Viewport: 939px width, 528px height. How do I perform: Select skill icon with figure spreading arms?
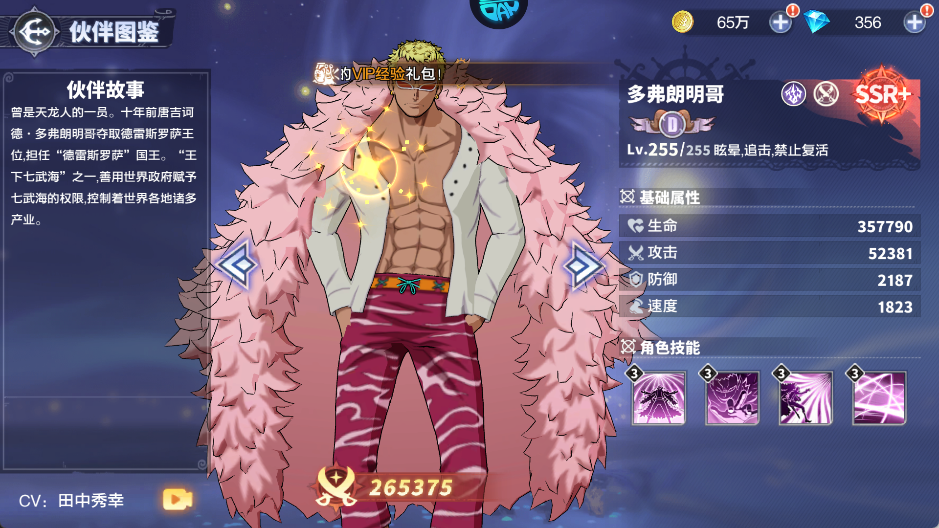(660, 398)
